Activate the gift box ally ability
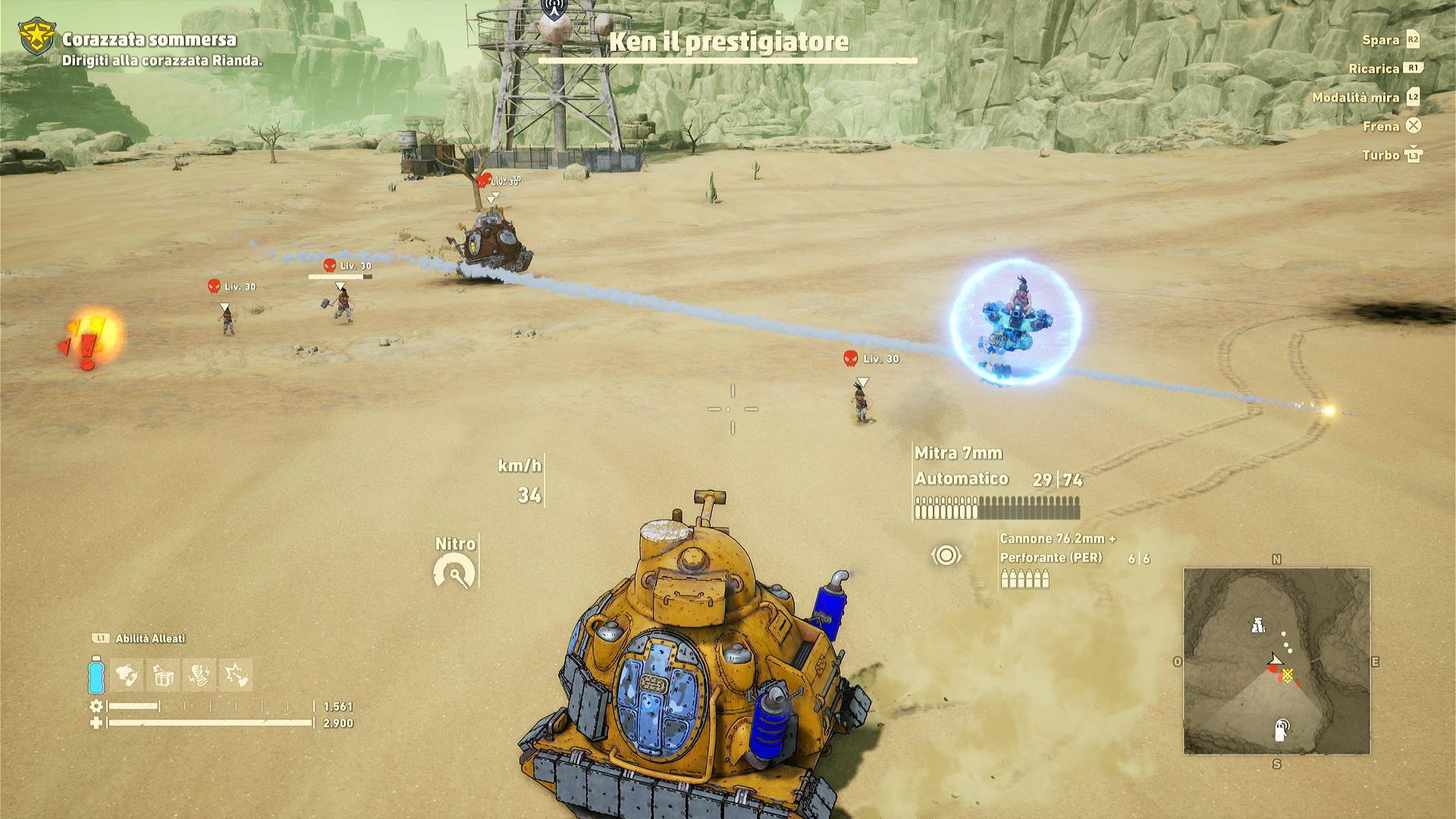 point(163,675)
